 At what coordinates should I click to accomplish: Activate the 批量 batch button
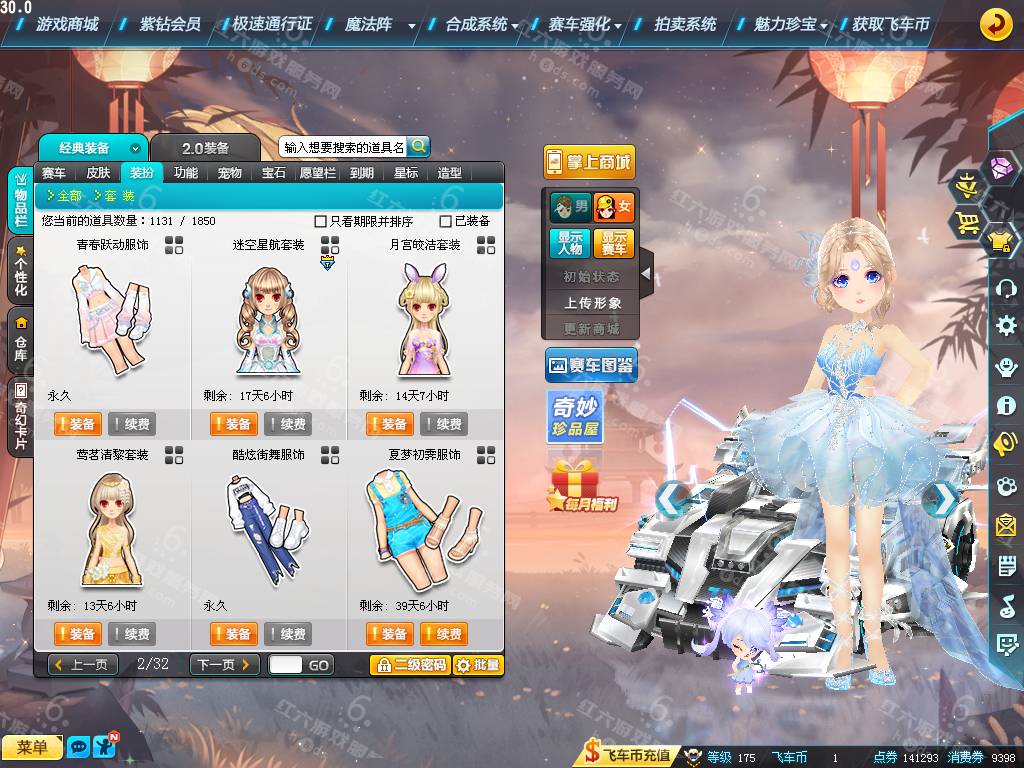click(x=478, y=664)
